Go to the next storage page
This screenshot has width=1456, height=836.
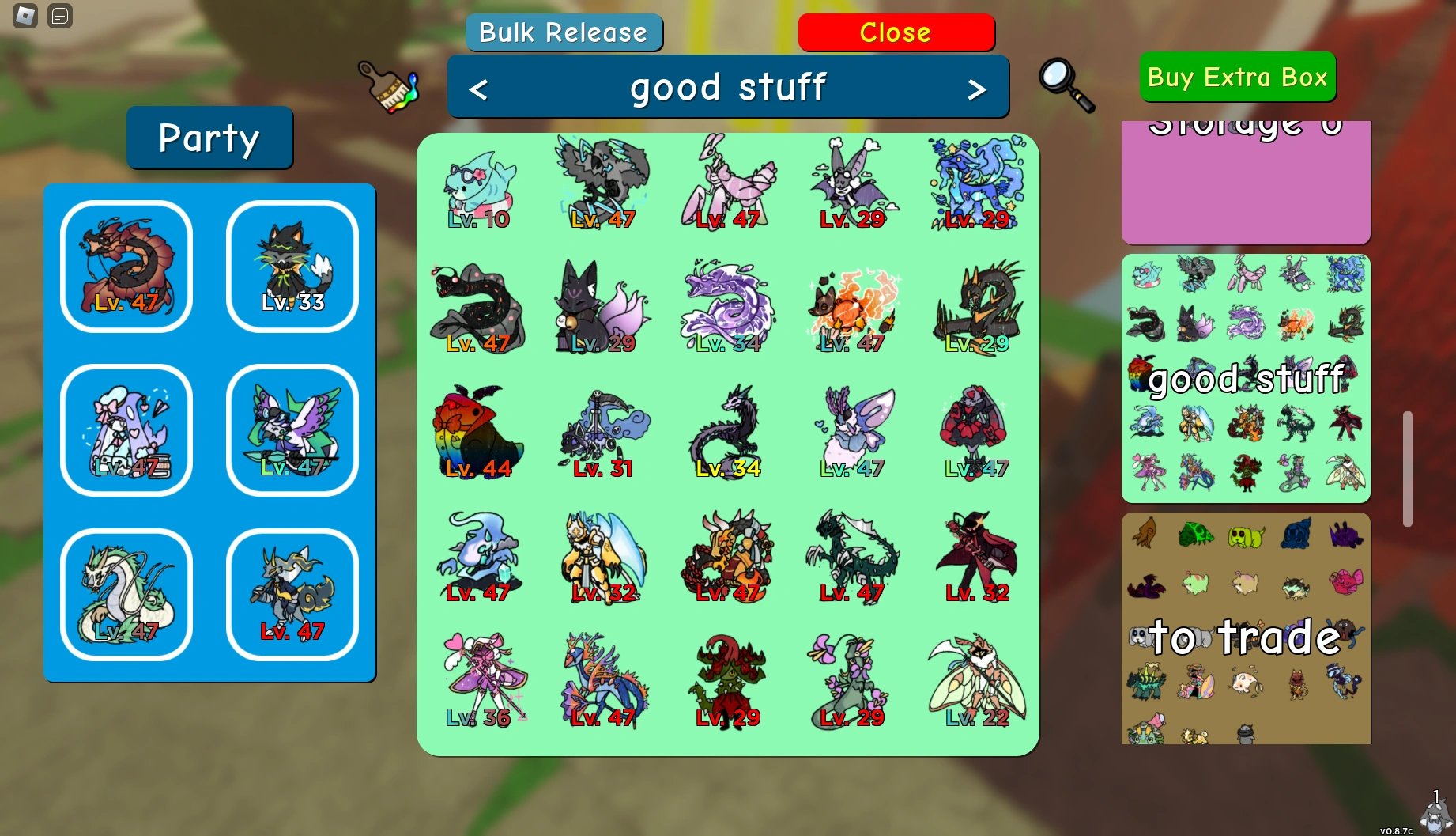[x=979, y=89]
